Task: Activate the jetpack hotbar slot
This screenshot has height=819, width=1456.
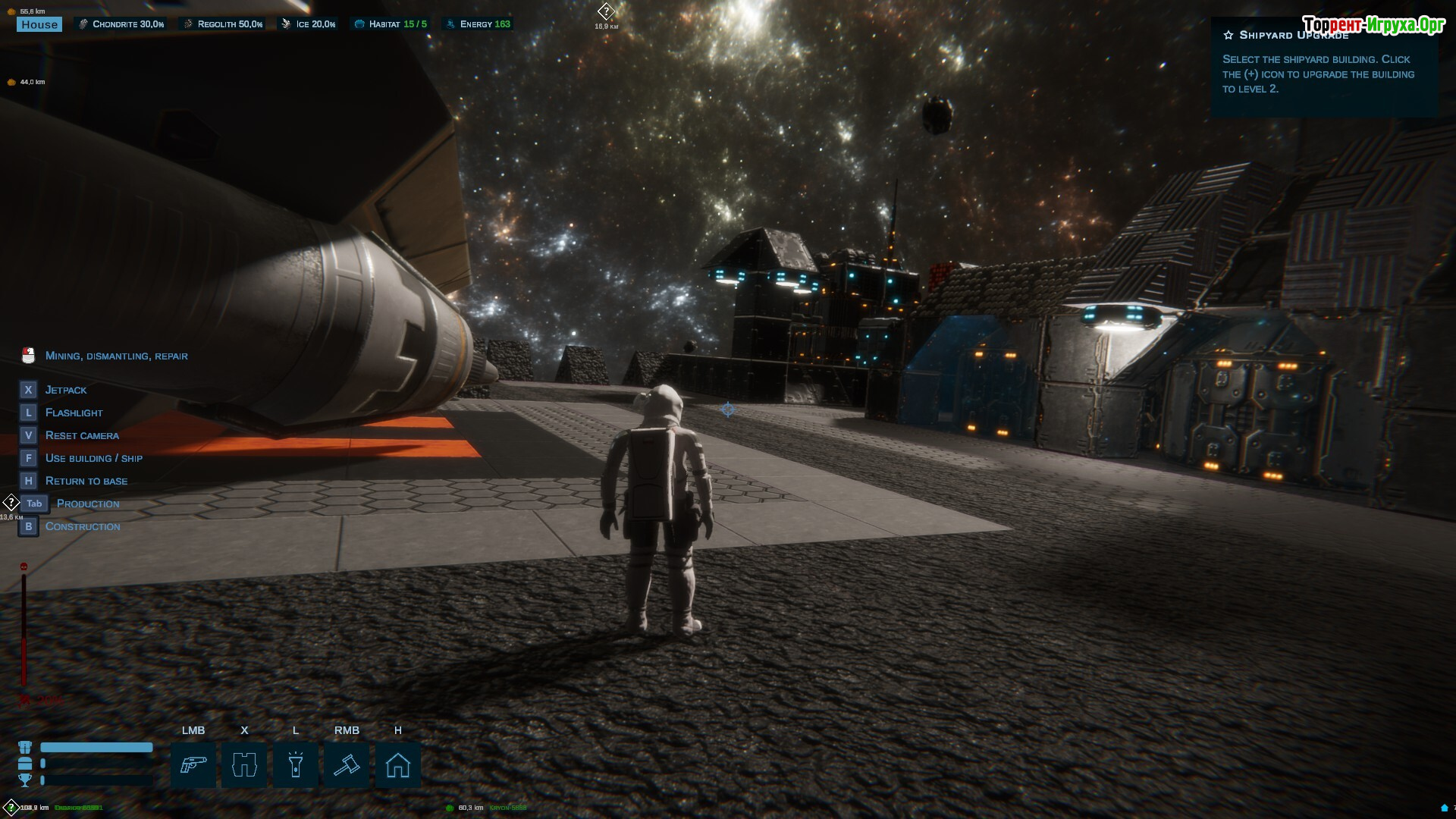Action: tap(244, 765)
